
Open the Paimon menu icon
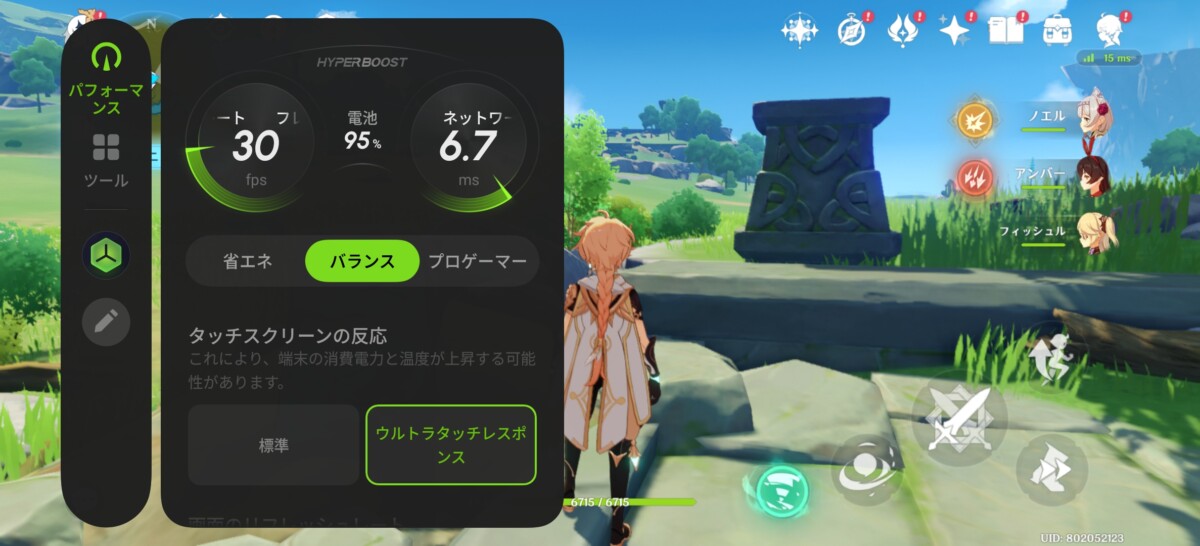coord(1109,29)
